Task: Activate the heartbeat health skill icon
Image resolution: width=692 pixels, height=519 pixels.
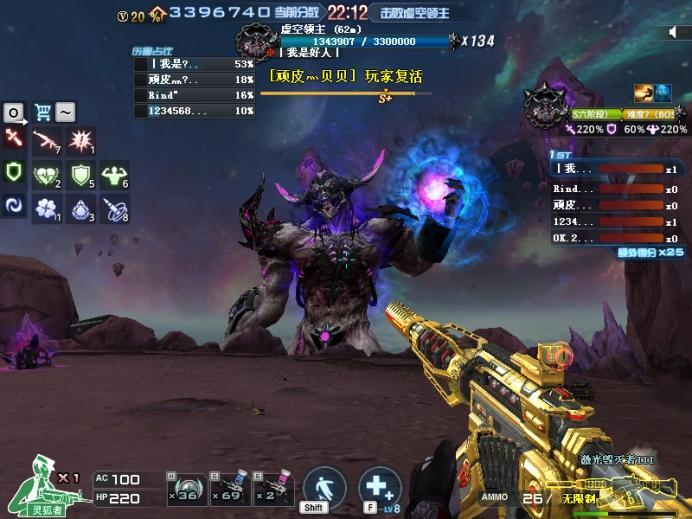Action: pos(47,175)
